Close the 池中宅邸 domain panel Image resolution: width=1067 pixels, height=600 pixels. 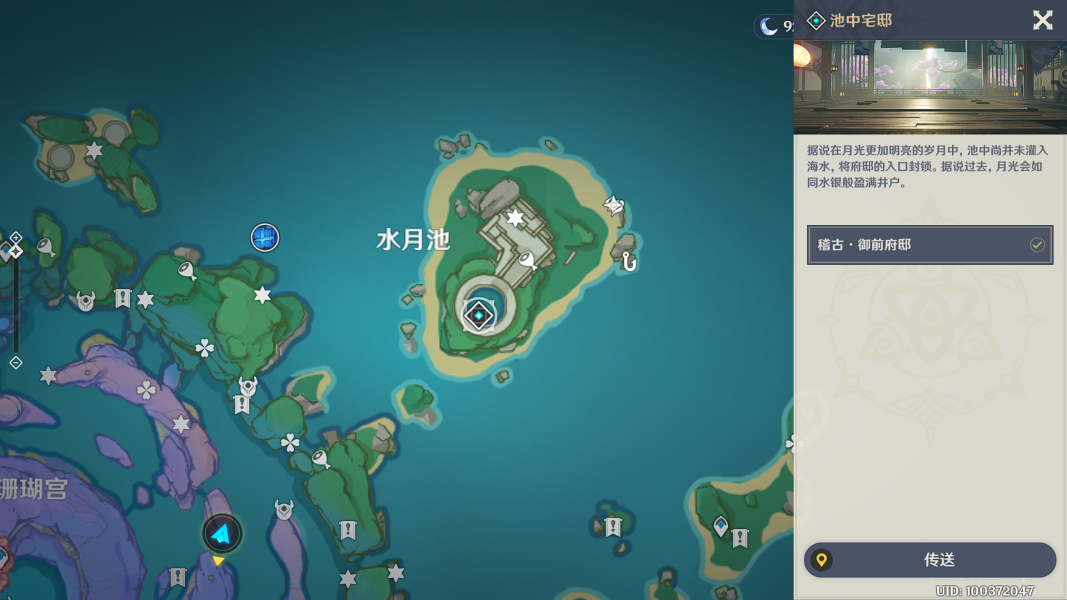click(1042, 20)
